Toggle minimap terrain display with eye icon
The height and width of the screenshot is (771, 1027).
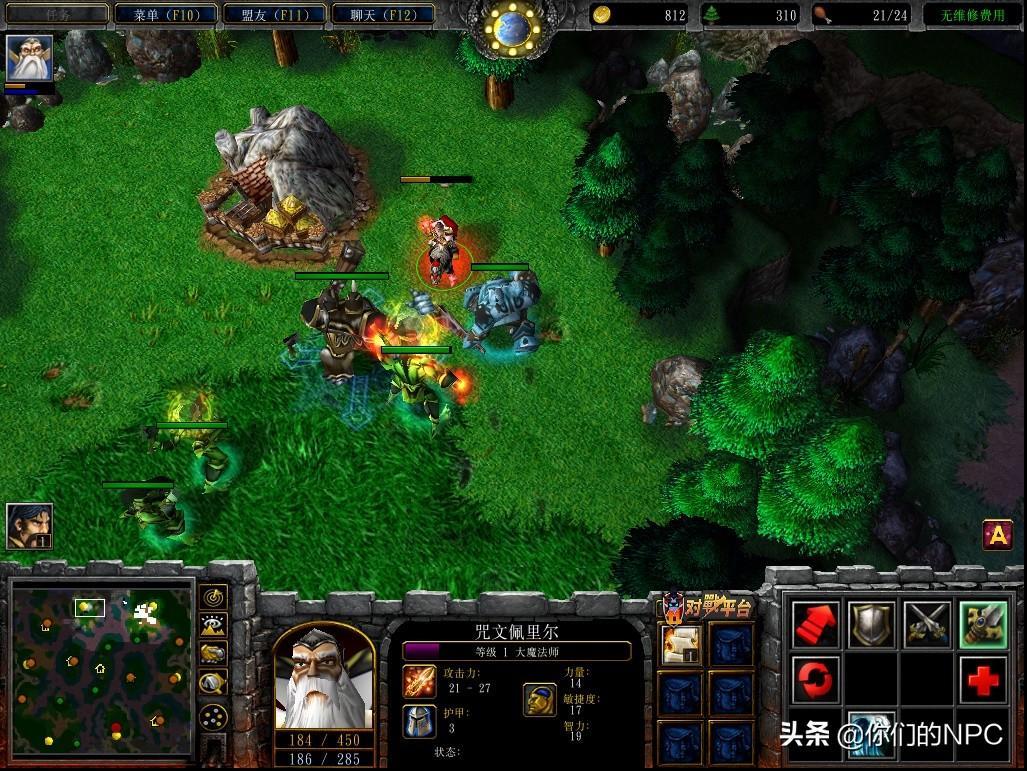[213, 626]
